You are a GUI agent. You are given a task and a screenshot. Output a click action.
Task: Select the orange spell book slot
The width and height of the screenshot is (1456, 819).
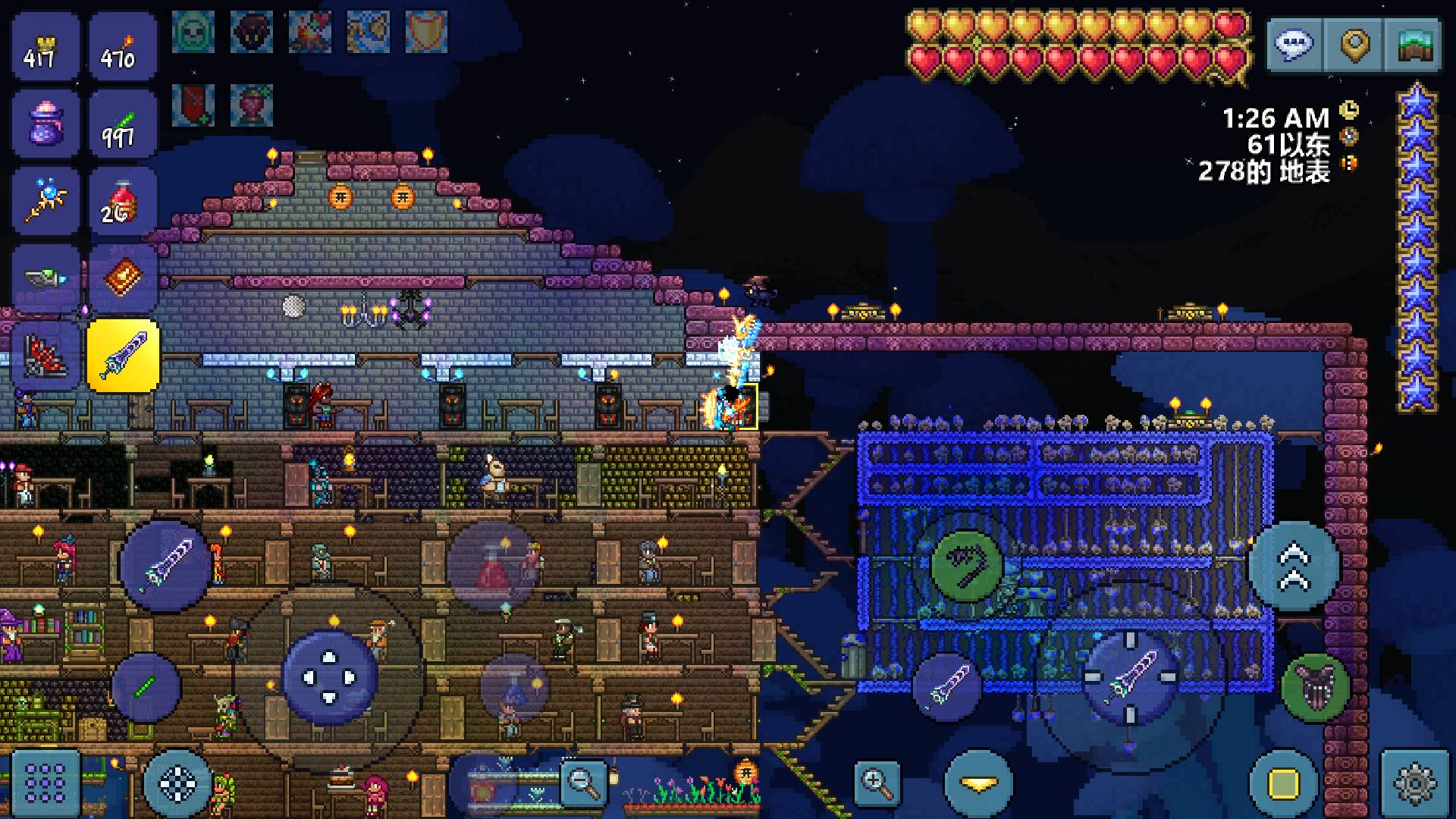[x=122, y=278]
